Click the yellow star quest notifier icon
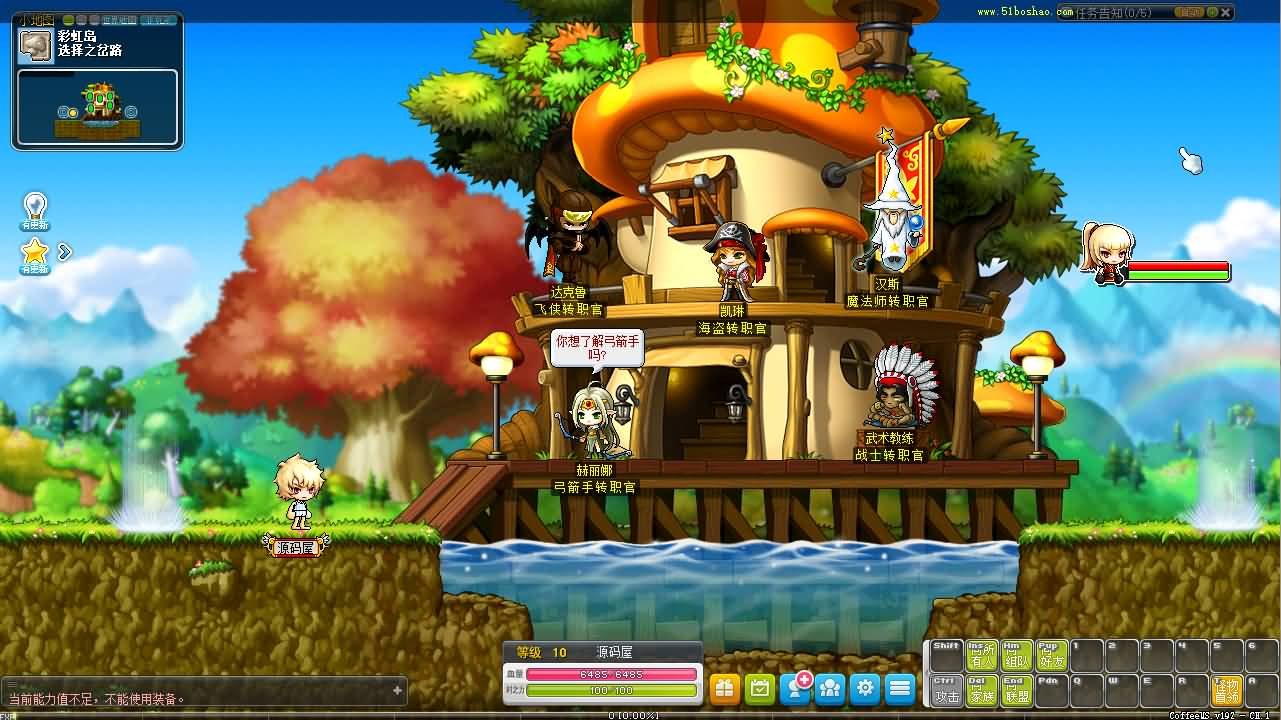 coord(33,252)
